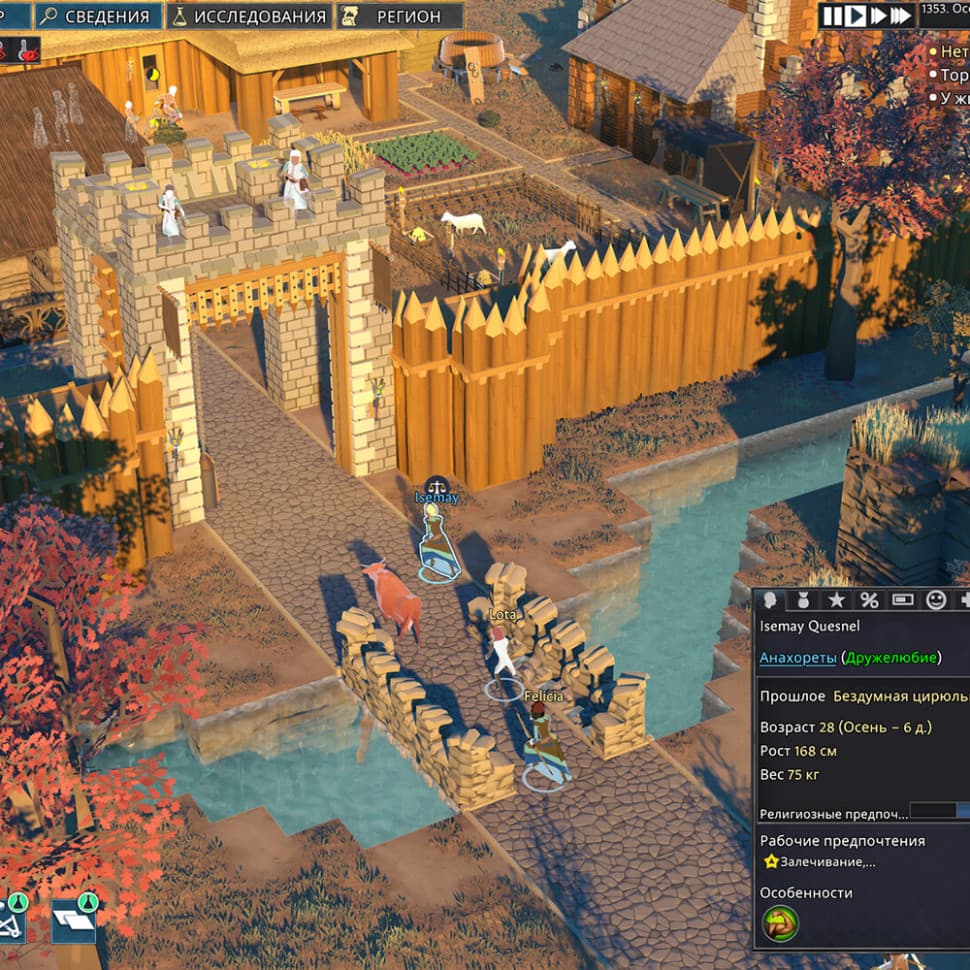This screenshot has width=970, height=970.
Task: Switch to the star skills tab
Action: 836,600
